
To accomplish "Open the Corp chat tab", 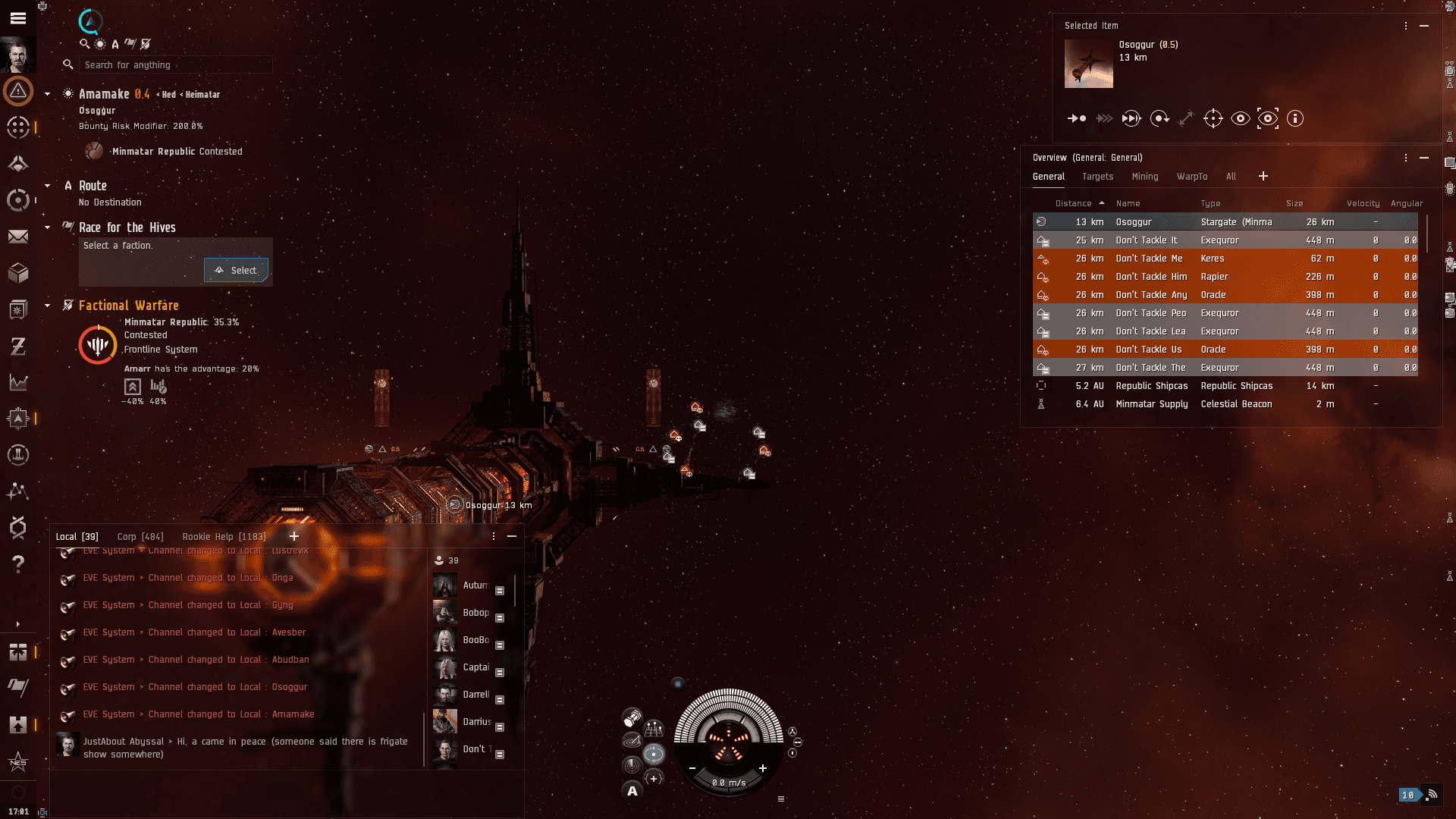I will (140, 537).
